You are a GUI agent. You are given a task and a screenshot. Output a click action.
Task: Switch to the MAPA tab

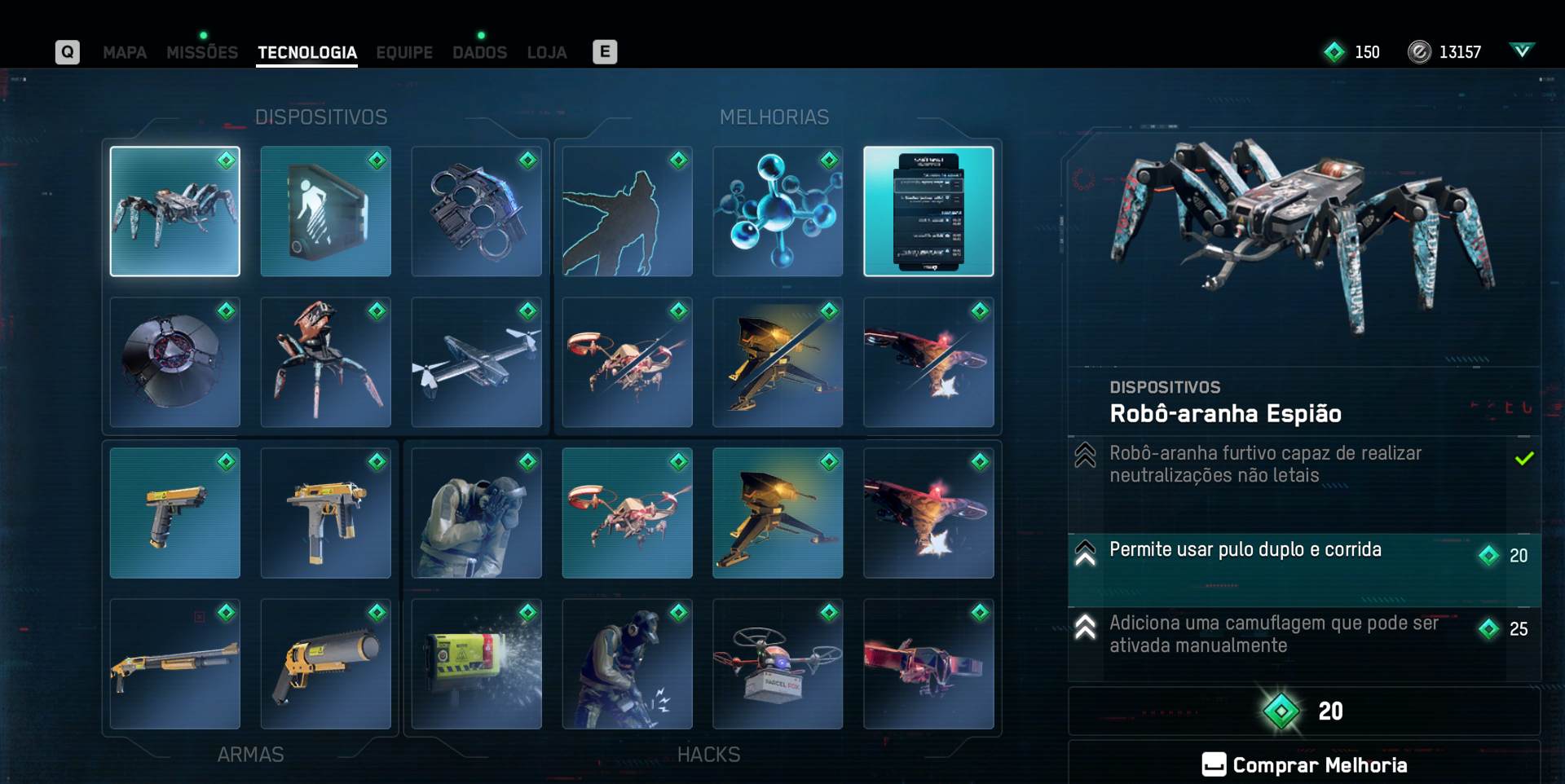[125, 53]
